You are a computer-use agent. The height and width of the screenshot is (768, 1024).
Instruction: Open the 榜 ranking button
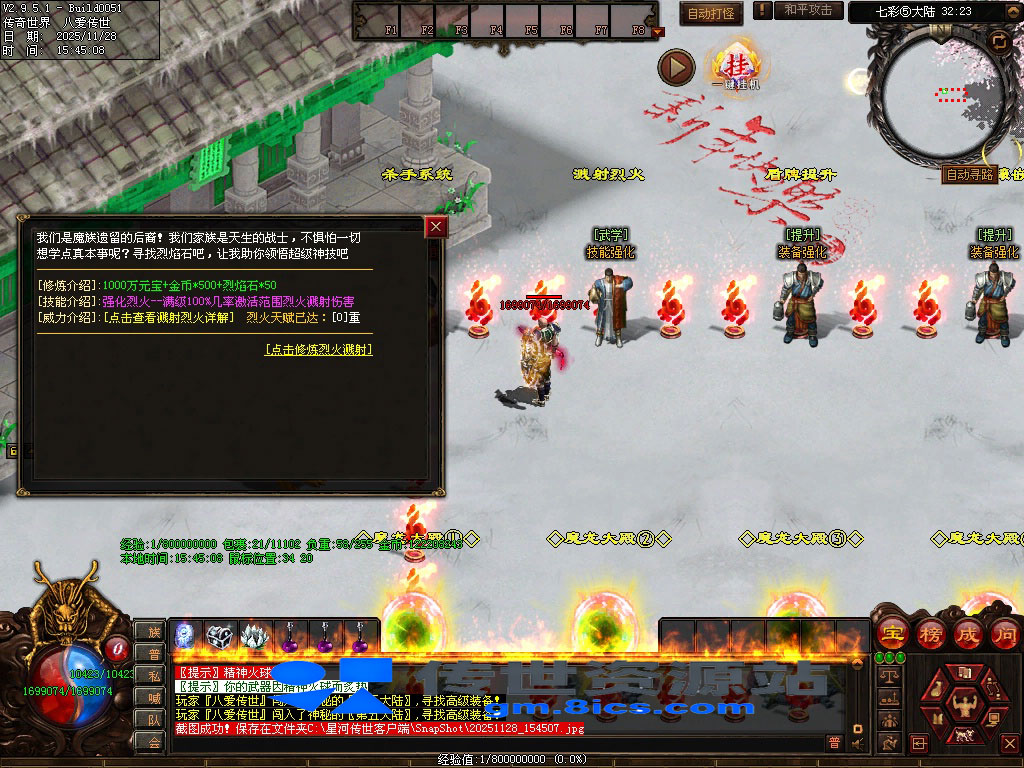[x=930, y=633]
